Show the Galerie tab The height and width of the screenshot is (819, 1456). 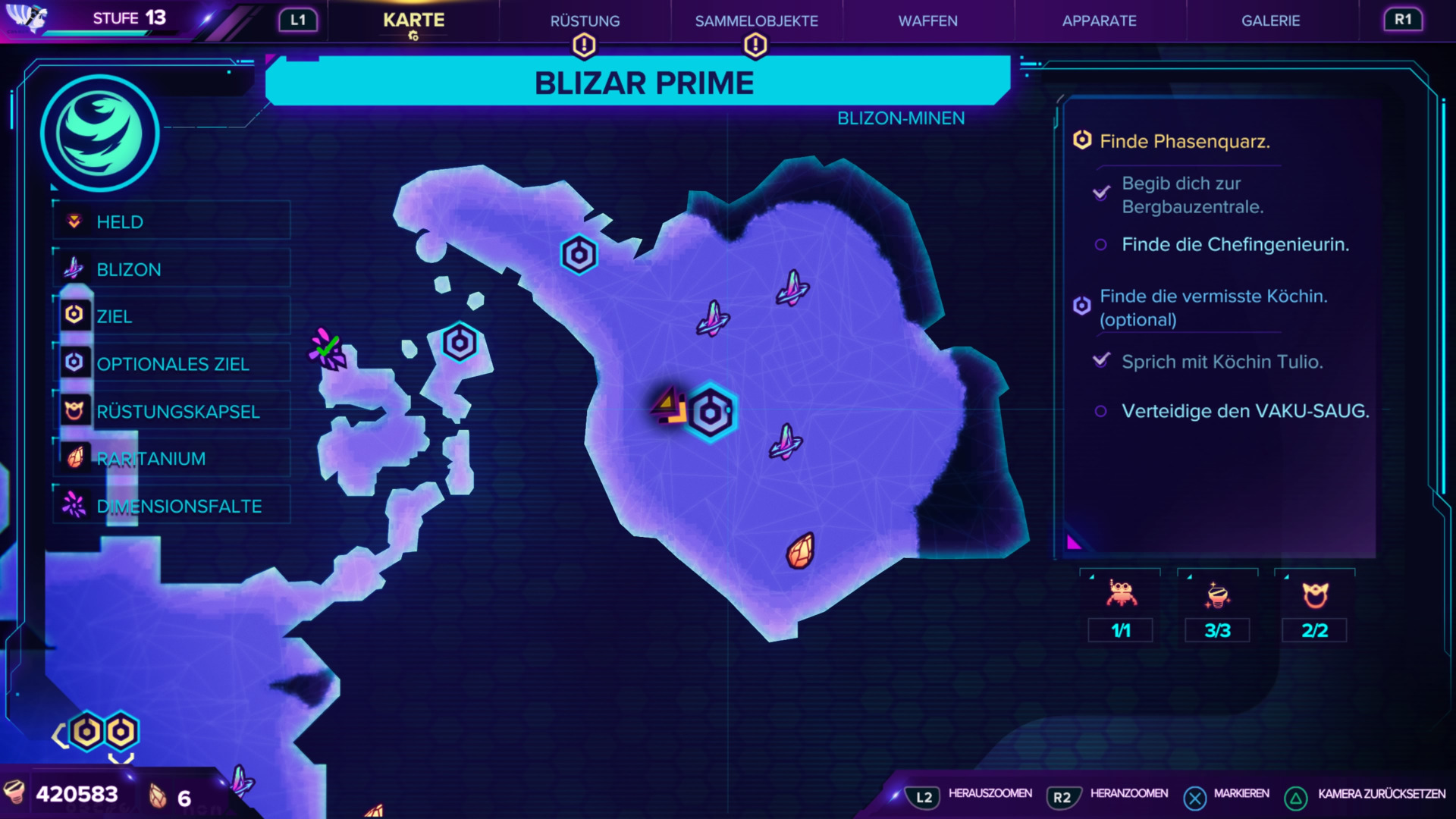click(x=1270, y=21)
